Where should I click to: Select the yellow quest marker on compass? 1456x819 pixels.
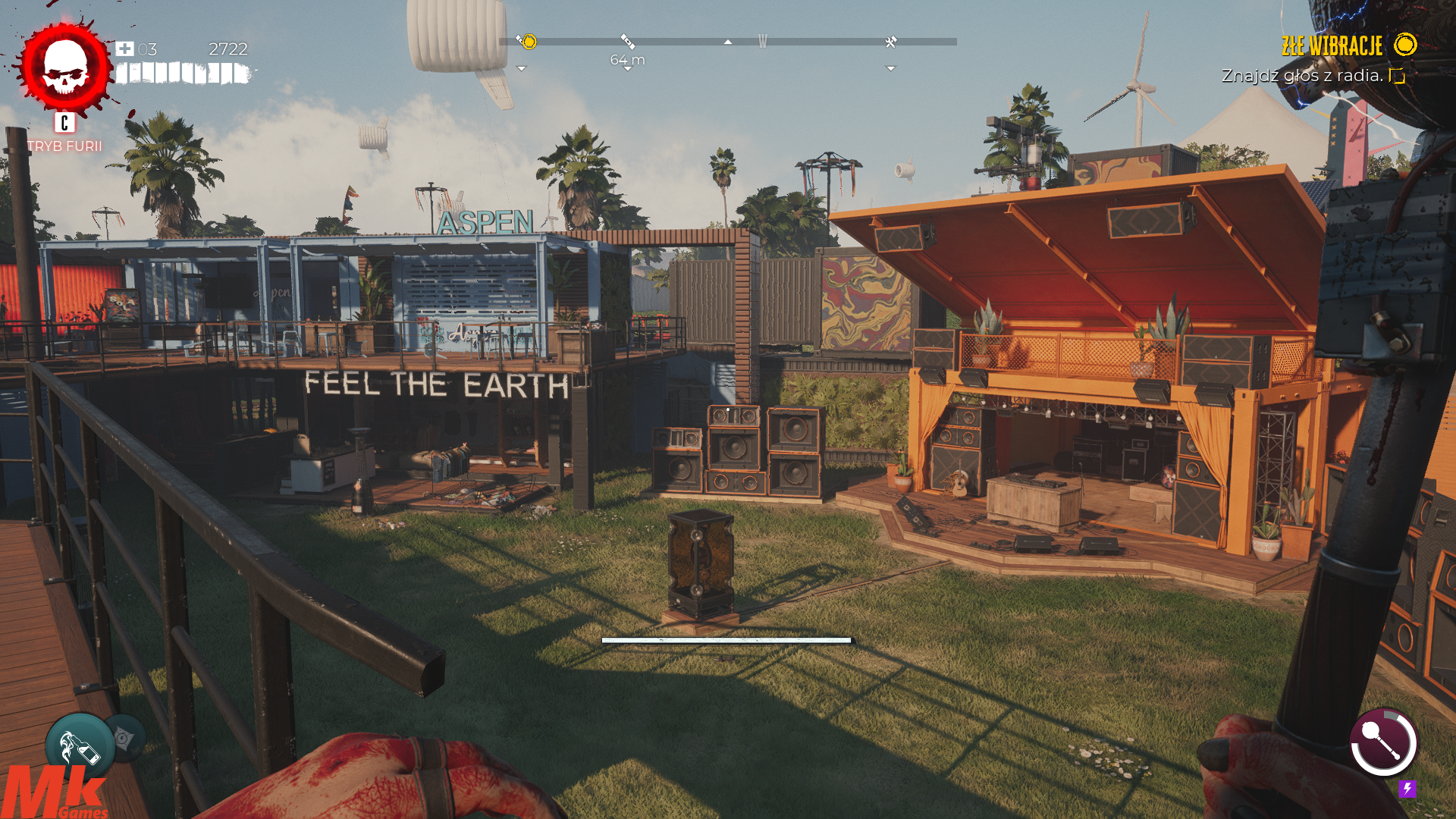coord(527,42)
